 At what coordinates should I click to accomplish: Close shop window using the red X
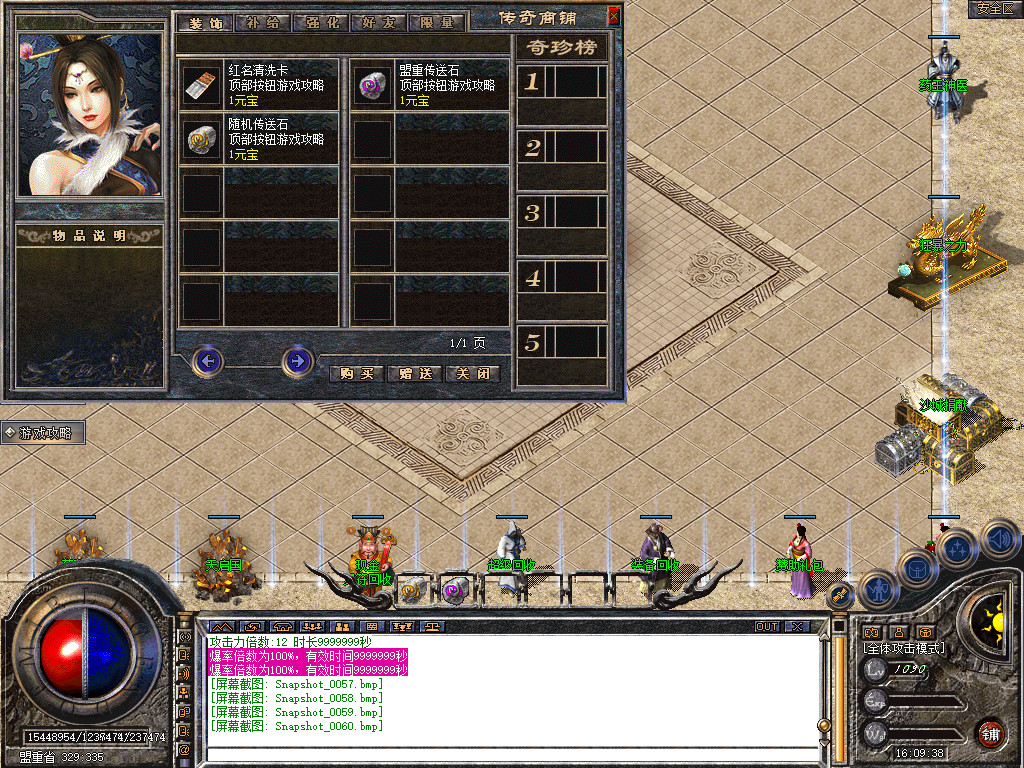(x=613, y=15)
